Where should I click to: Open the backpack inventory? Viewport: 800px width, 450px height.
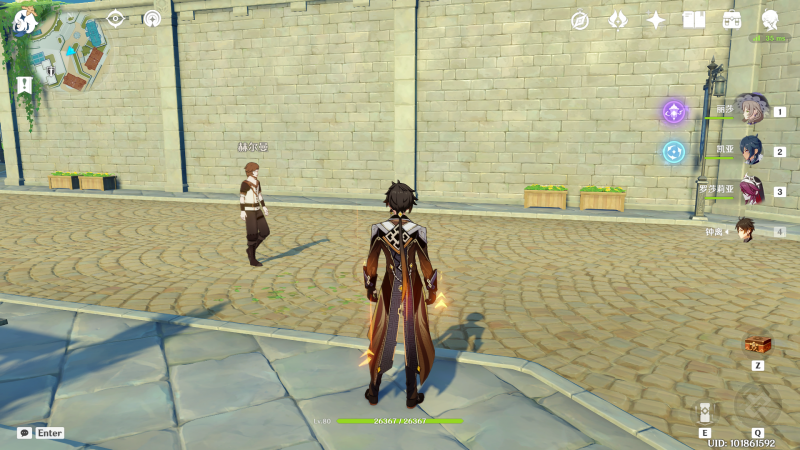[732, 20]
